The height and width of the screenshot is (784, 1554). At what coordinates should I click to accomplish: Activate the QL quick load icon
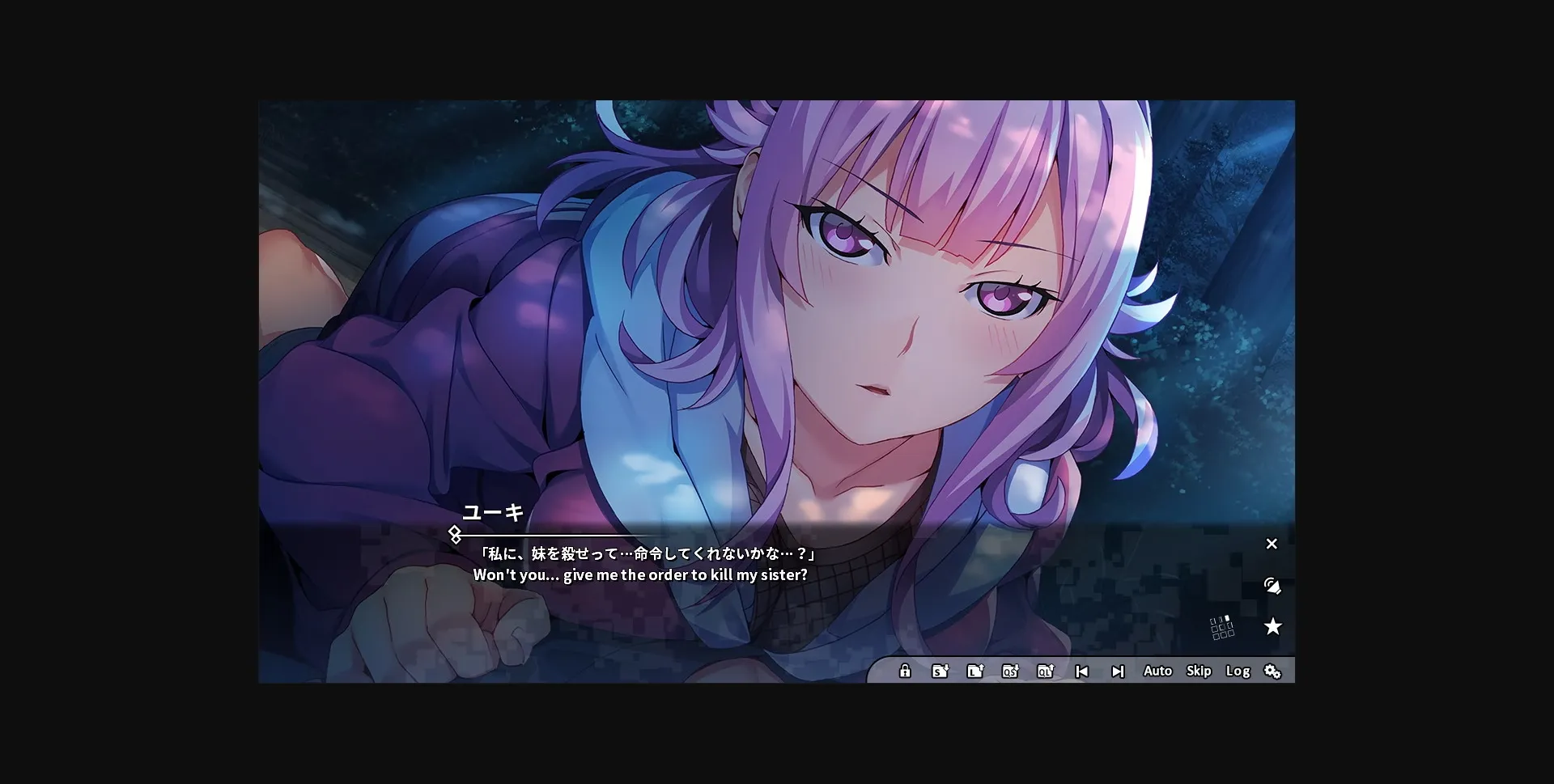[1047, 671]
